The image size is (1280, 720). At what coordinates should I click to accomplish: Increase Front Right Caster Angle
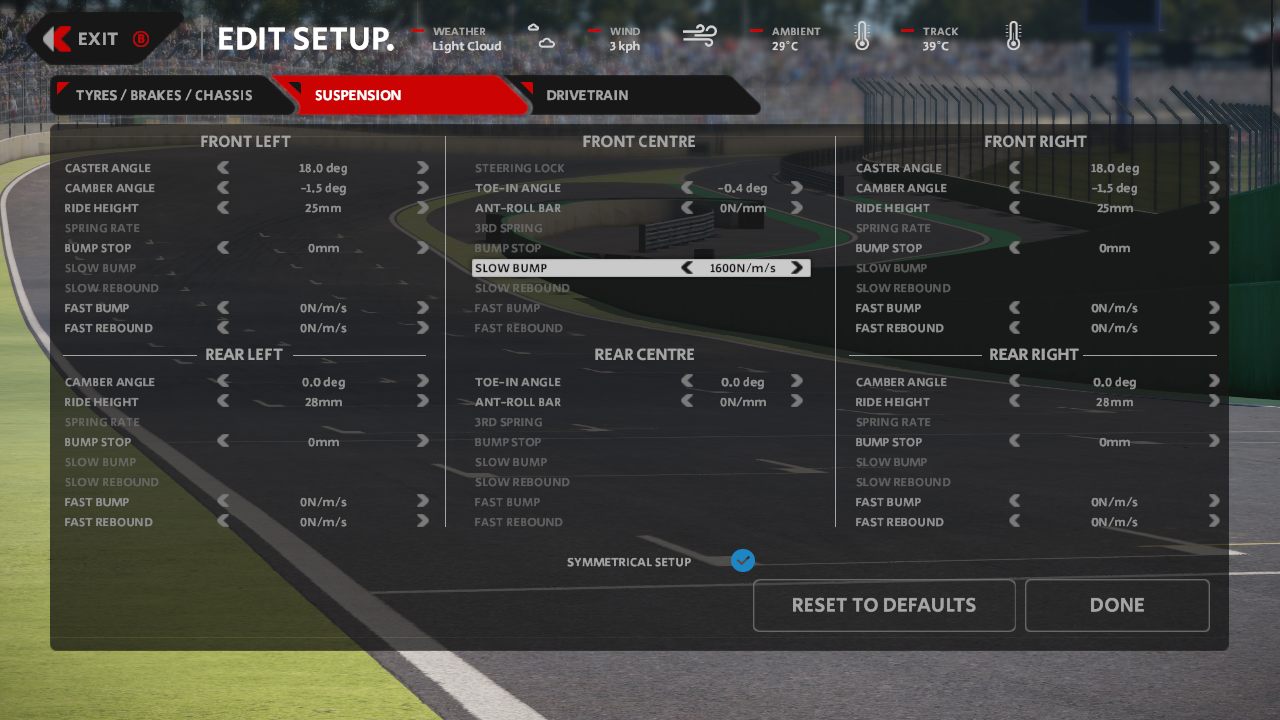pos(1214,168)
